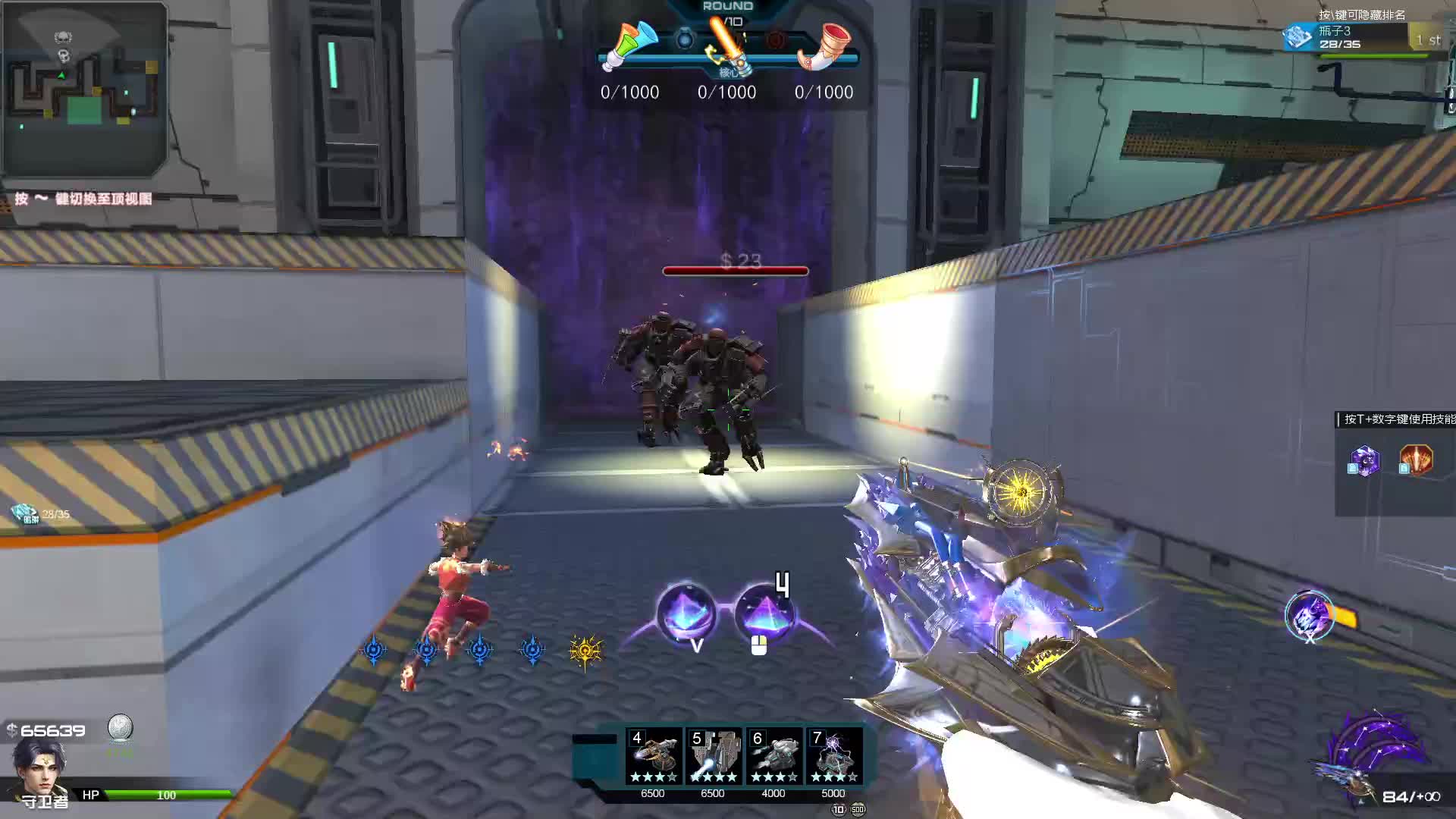Click the round purple weapon skill icon
This screenshot has width=1456, height=819.
pyautogui.click(x=1308, y=616)
